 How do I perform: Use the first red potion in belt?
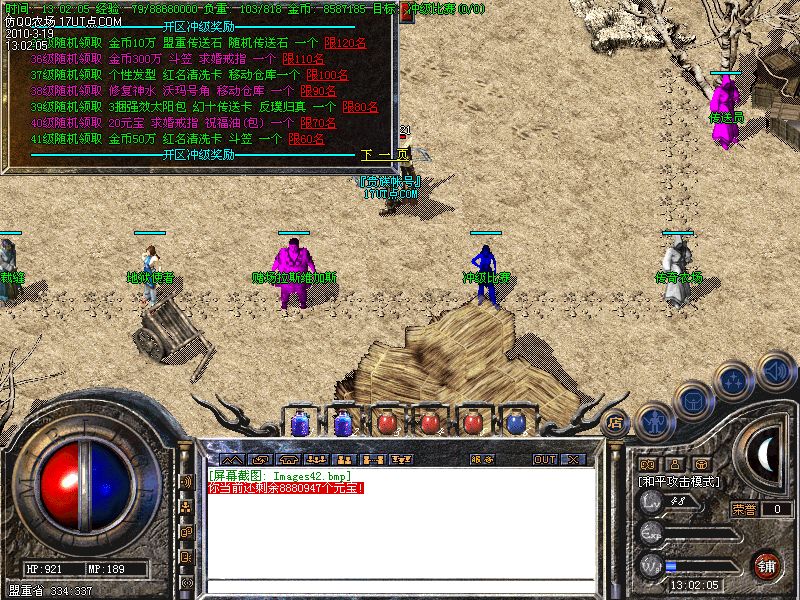(386, 423)
